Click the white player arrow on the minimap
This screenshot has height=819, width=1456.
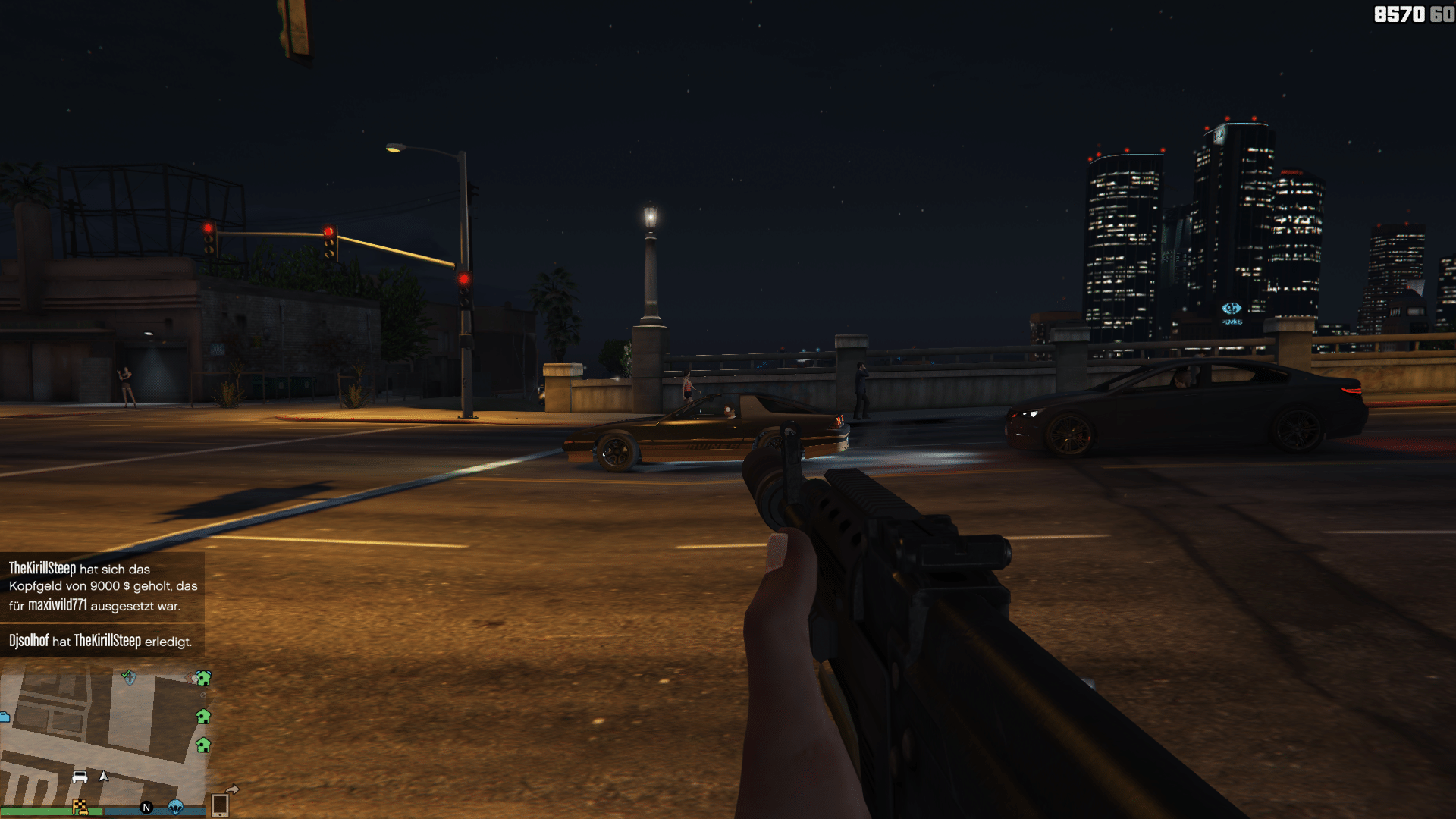(x=104, y=776)
